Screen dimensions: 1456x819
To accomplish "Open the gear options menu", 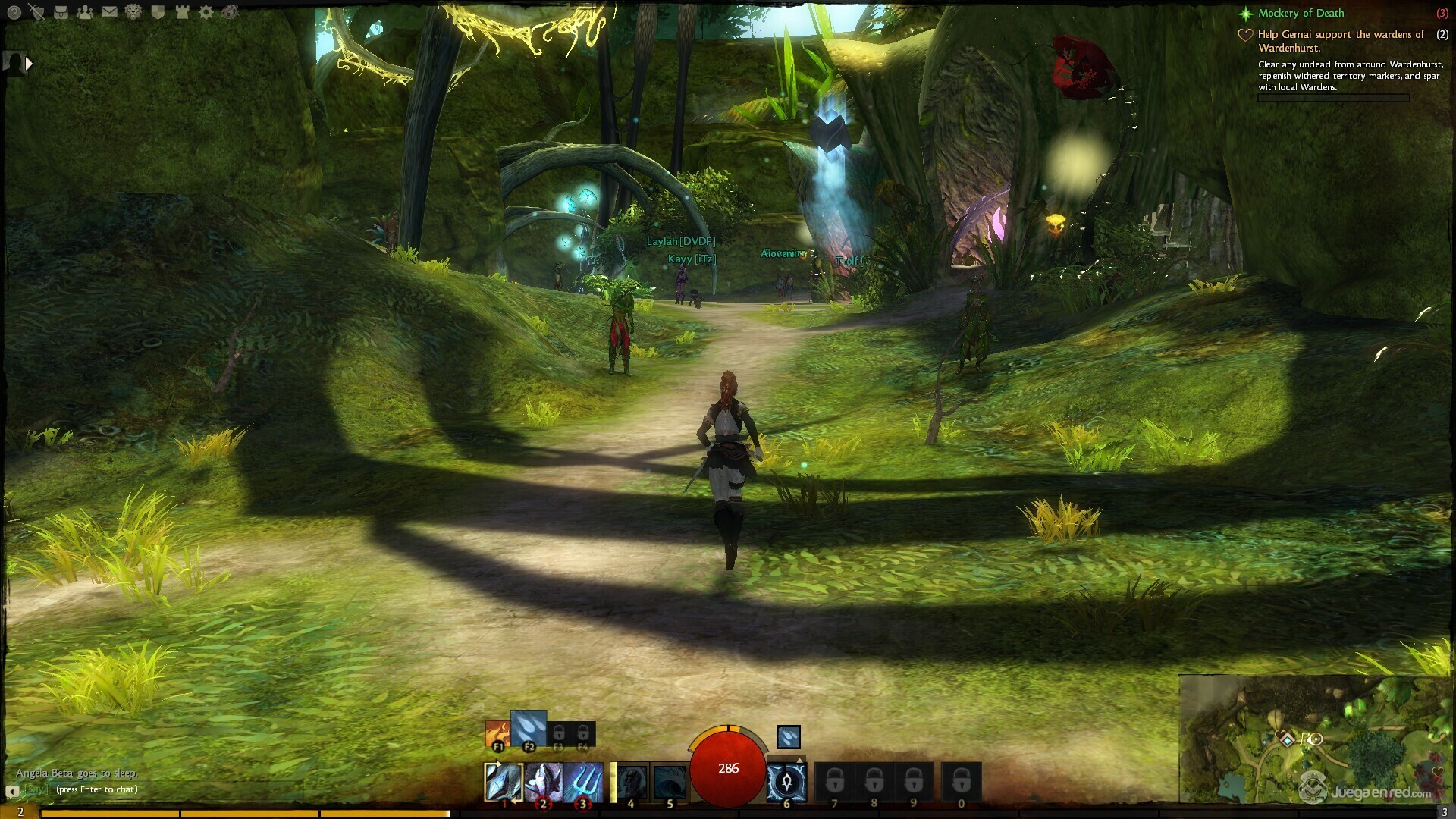I will coord(206,12).
